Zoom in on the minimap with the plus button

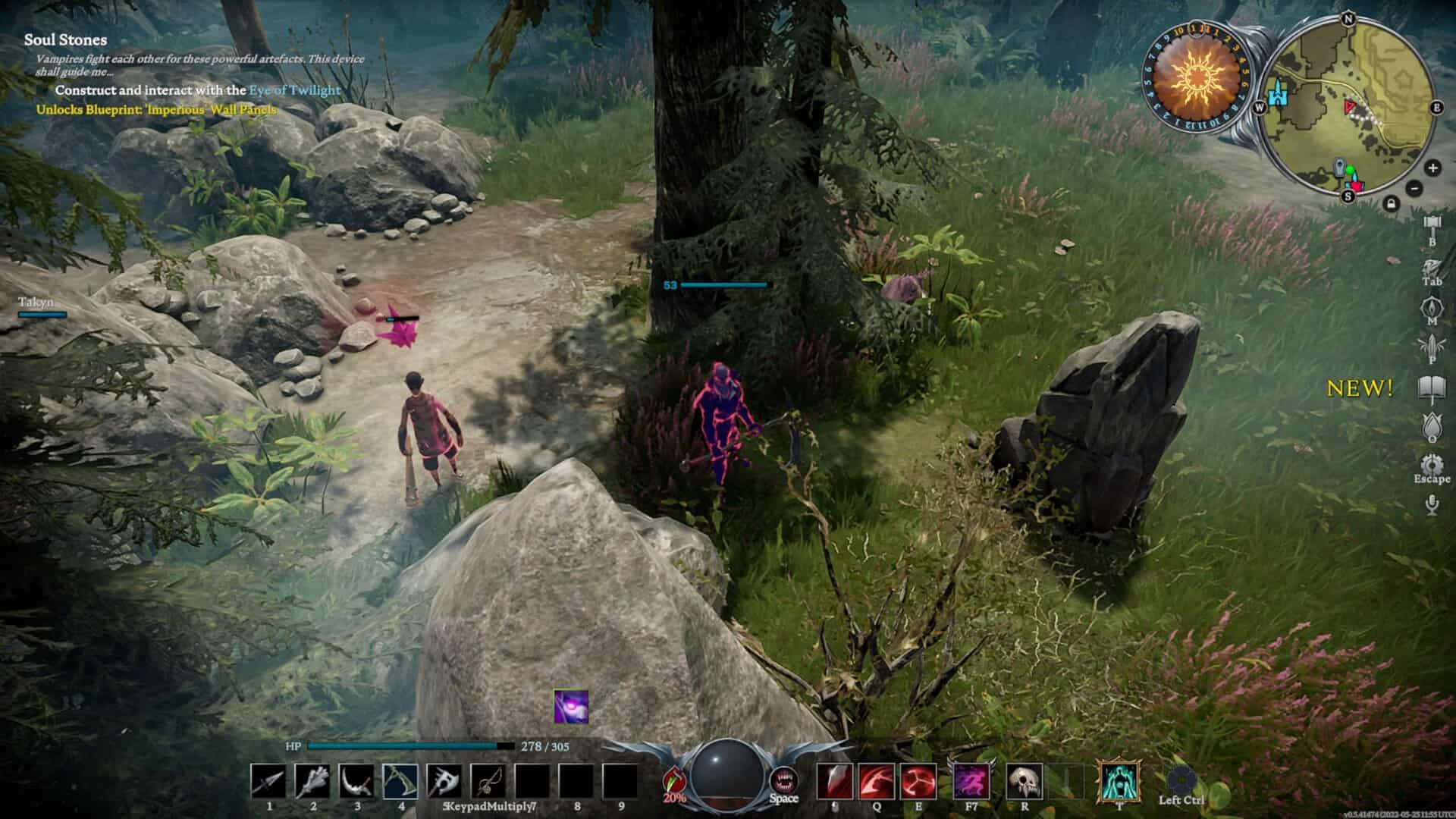1433,168
